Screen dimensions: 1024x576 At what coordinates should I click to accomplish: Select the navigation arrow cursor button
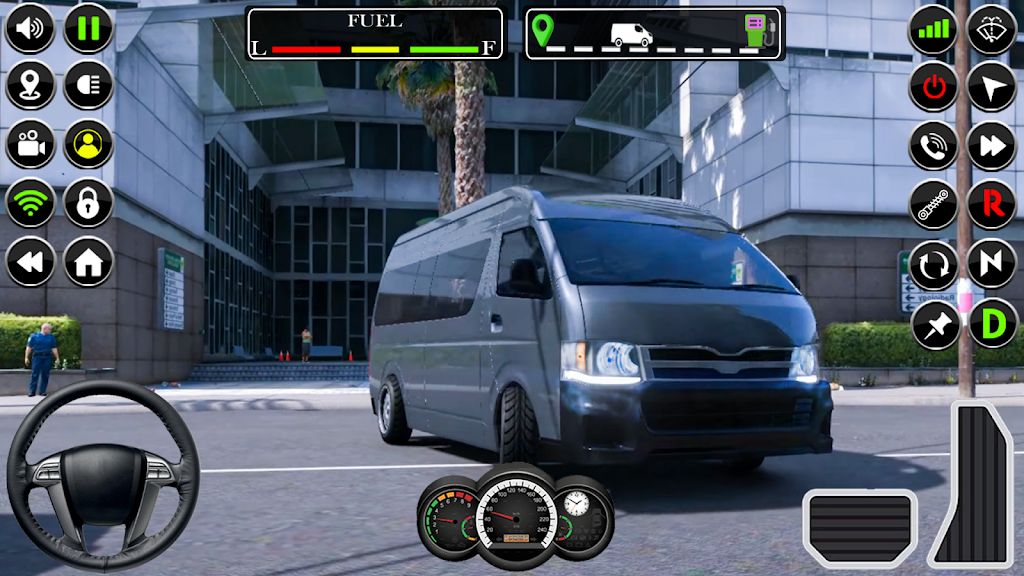click(x=992, y=88)
